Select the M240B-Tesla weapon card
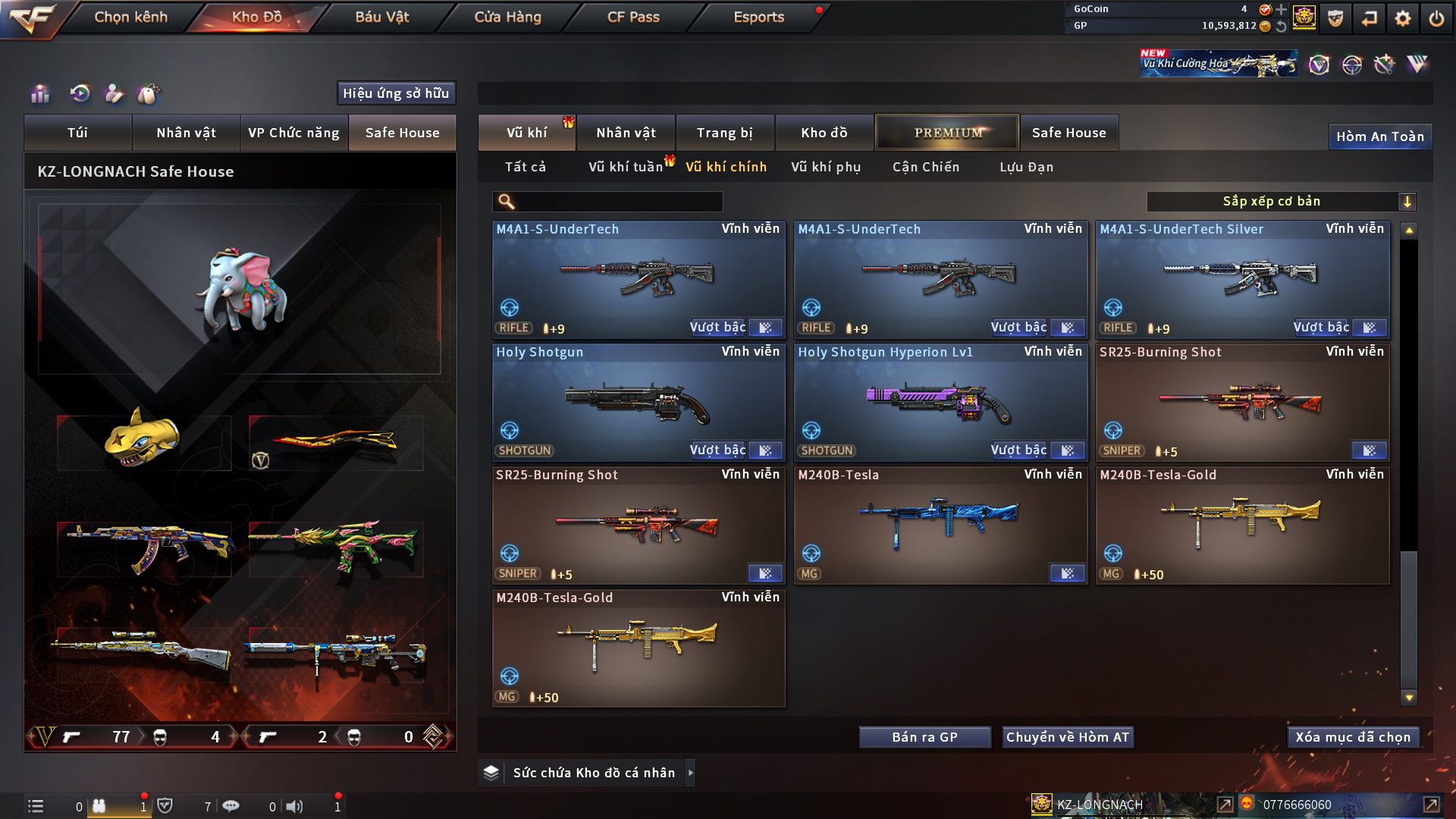 coord(940,525)
